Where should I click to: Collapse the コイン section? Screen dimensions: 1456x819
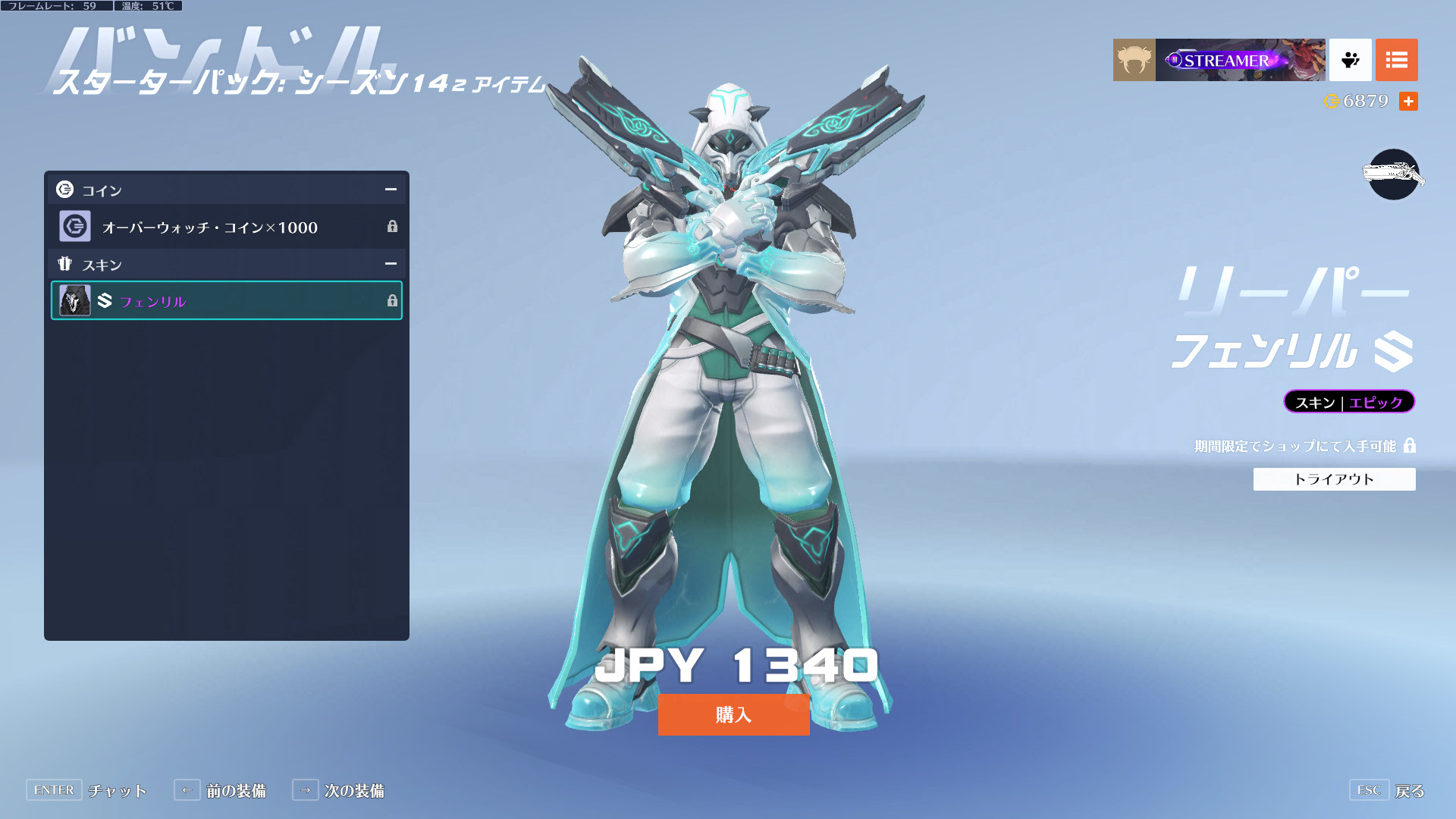[x=391, y=190]
